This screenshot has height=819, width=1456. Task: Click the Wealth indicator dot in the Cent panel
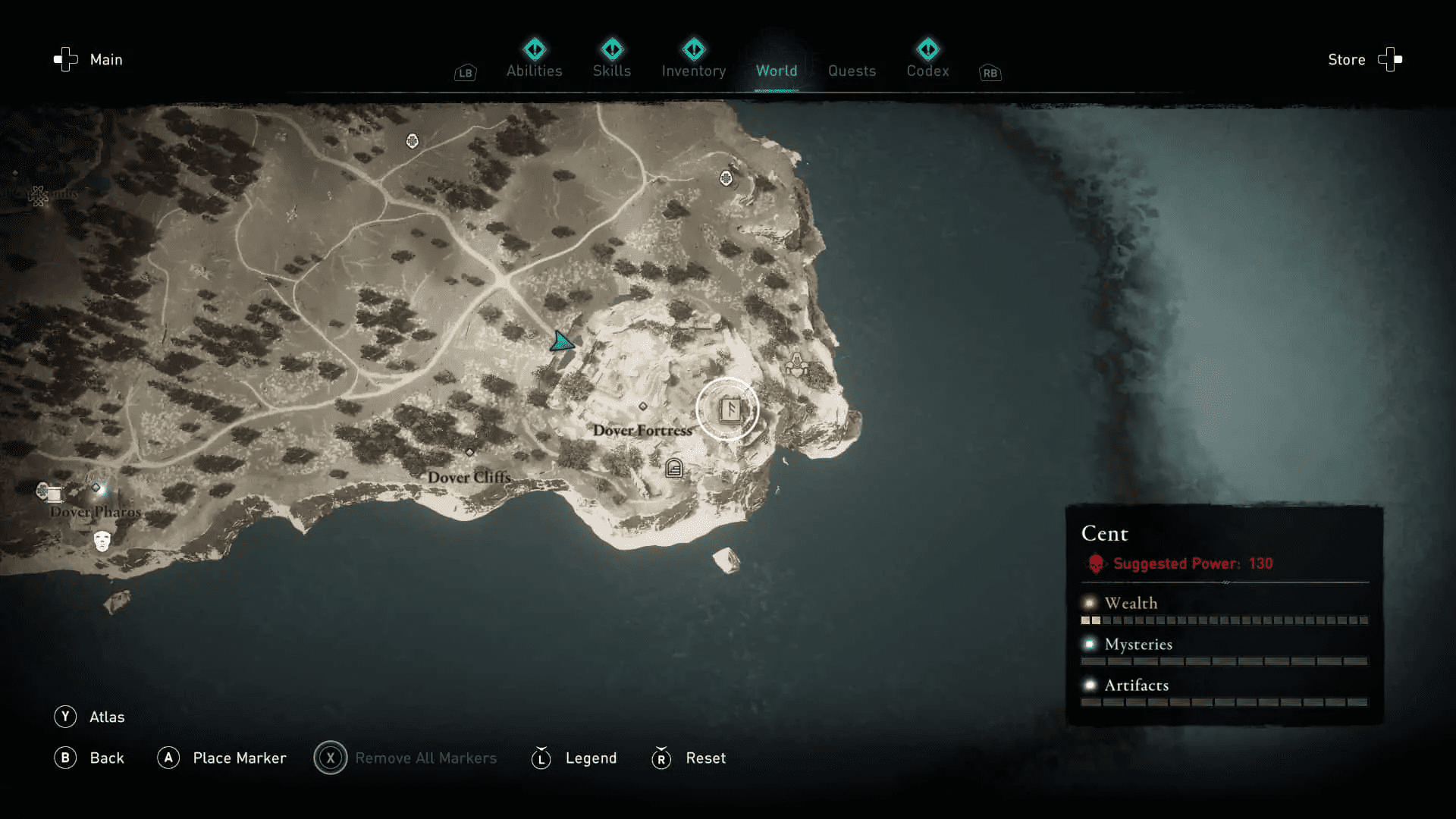tap(1089, 602)
